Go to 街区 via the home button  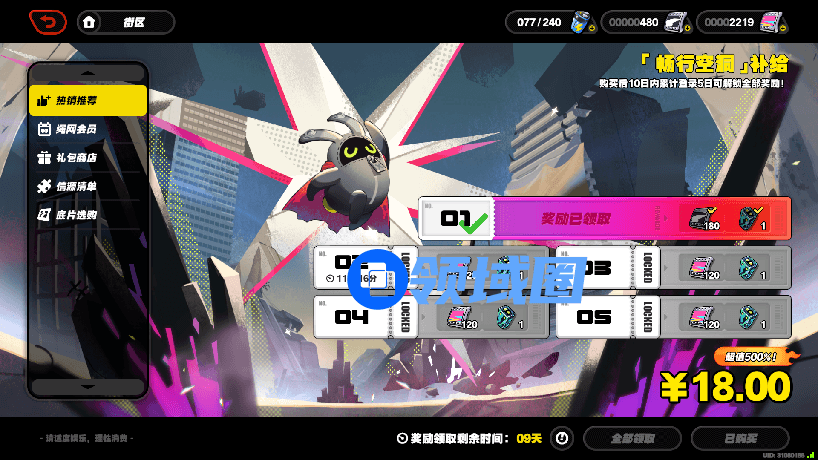coord(90,22)
